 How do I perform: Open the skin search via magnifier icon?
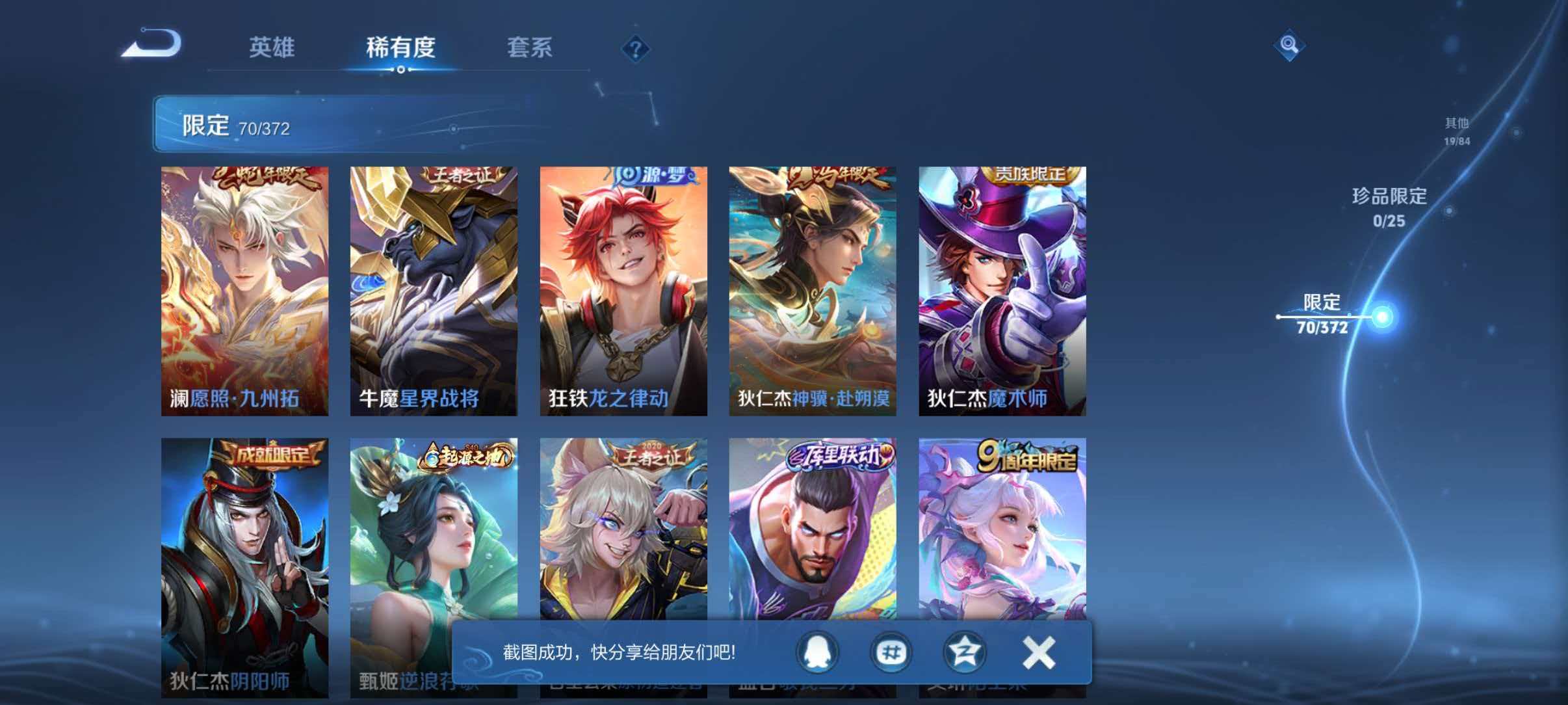(x=1290, y=45)
